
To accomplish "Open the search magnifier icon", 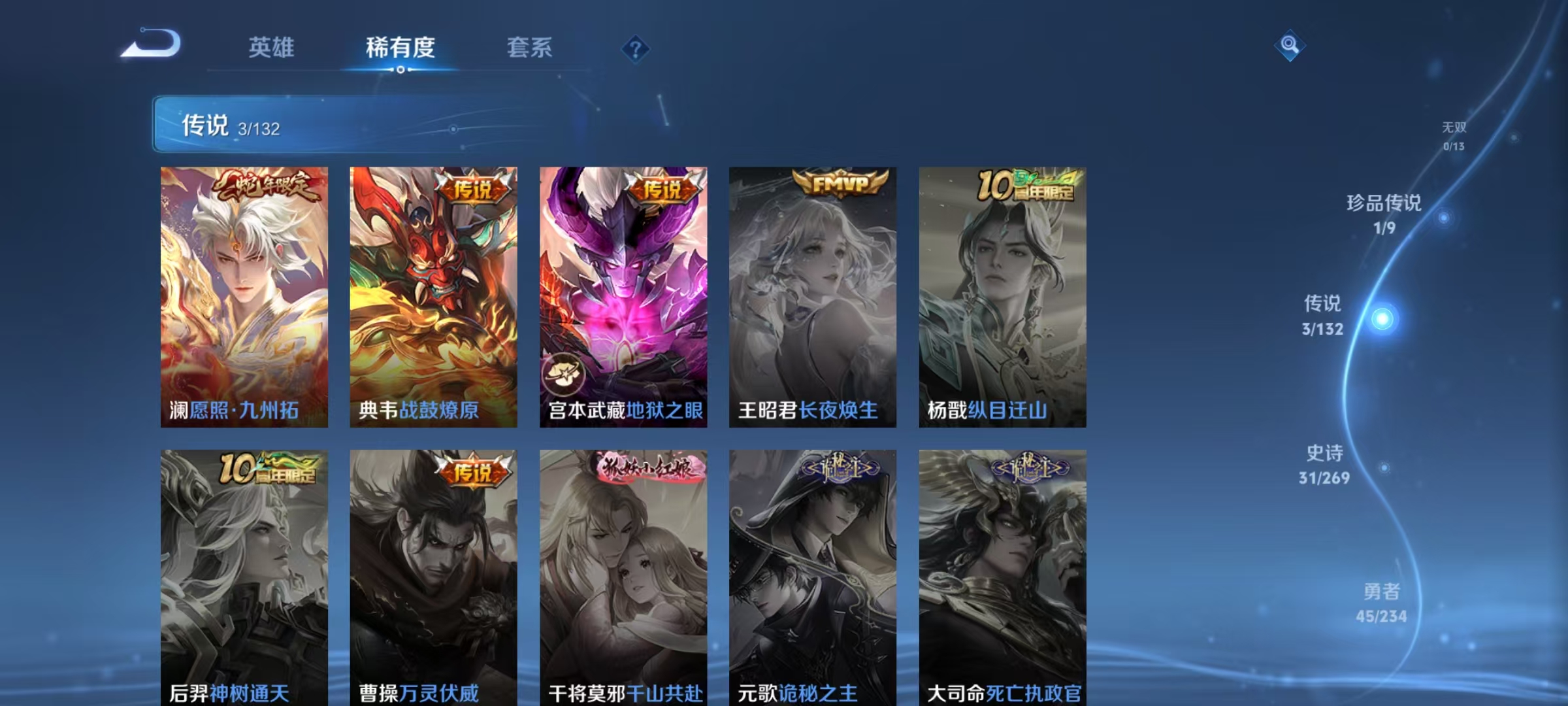I will pyautogui.click(x=1290, y=46).
